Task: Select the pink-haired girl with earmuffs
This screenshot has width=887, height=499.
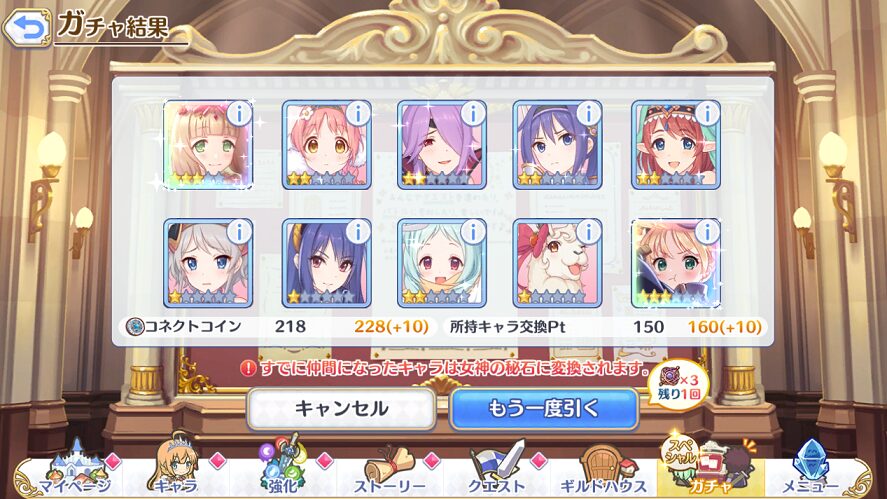Action: 326,145
